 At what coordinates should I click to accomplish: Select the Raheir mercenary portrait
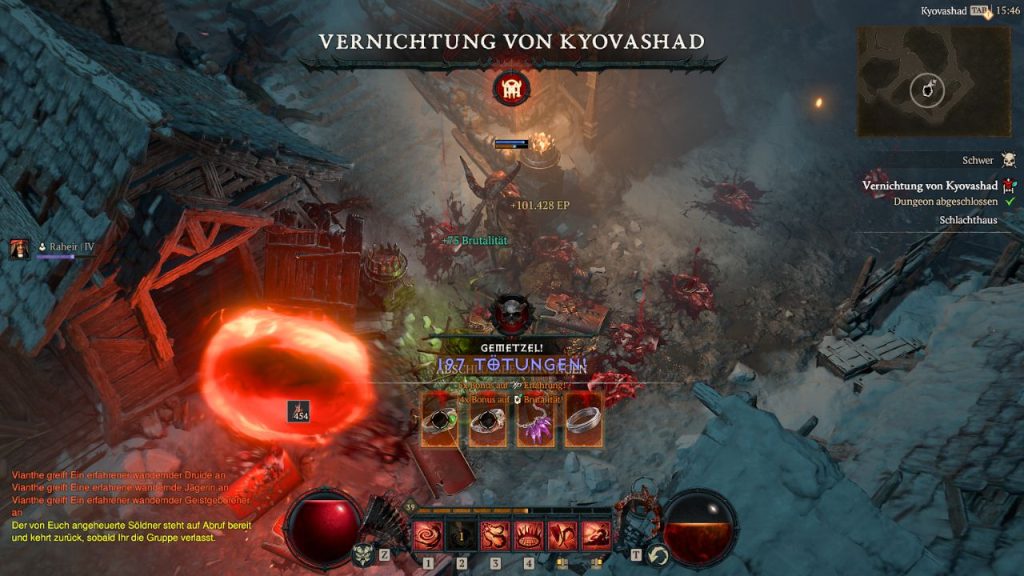(19, 249)
